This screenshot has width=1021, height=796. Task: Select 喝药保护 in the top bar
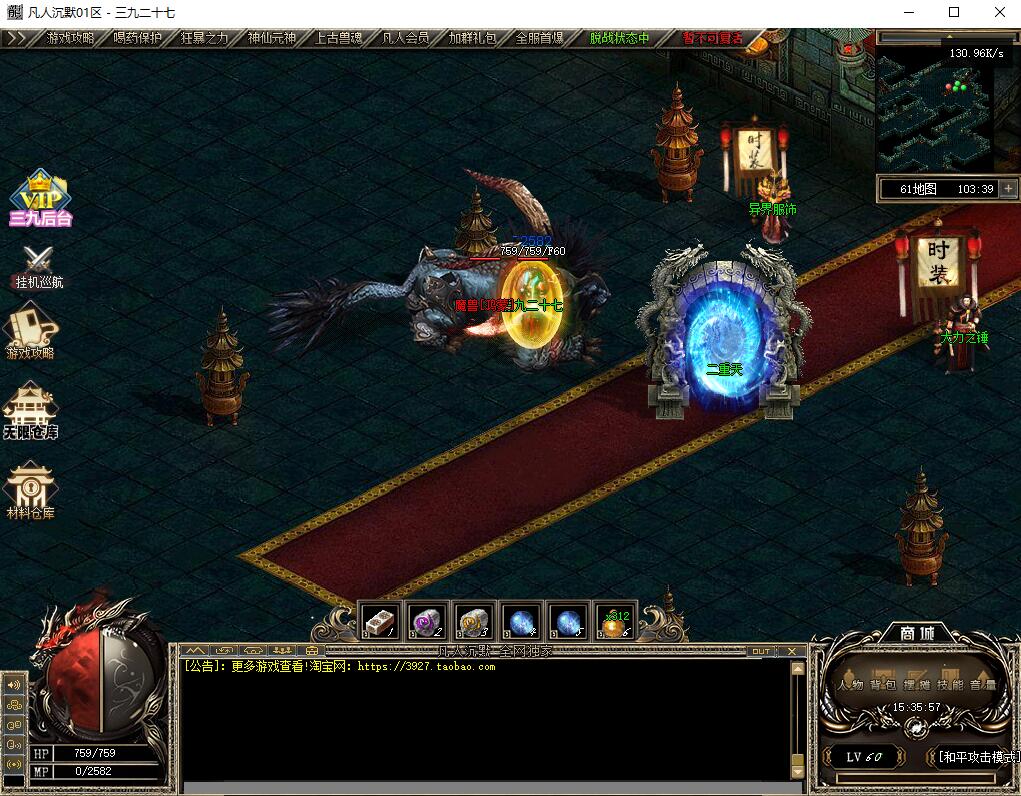click(x=137, y=38)
